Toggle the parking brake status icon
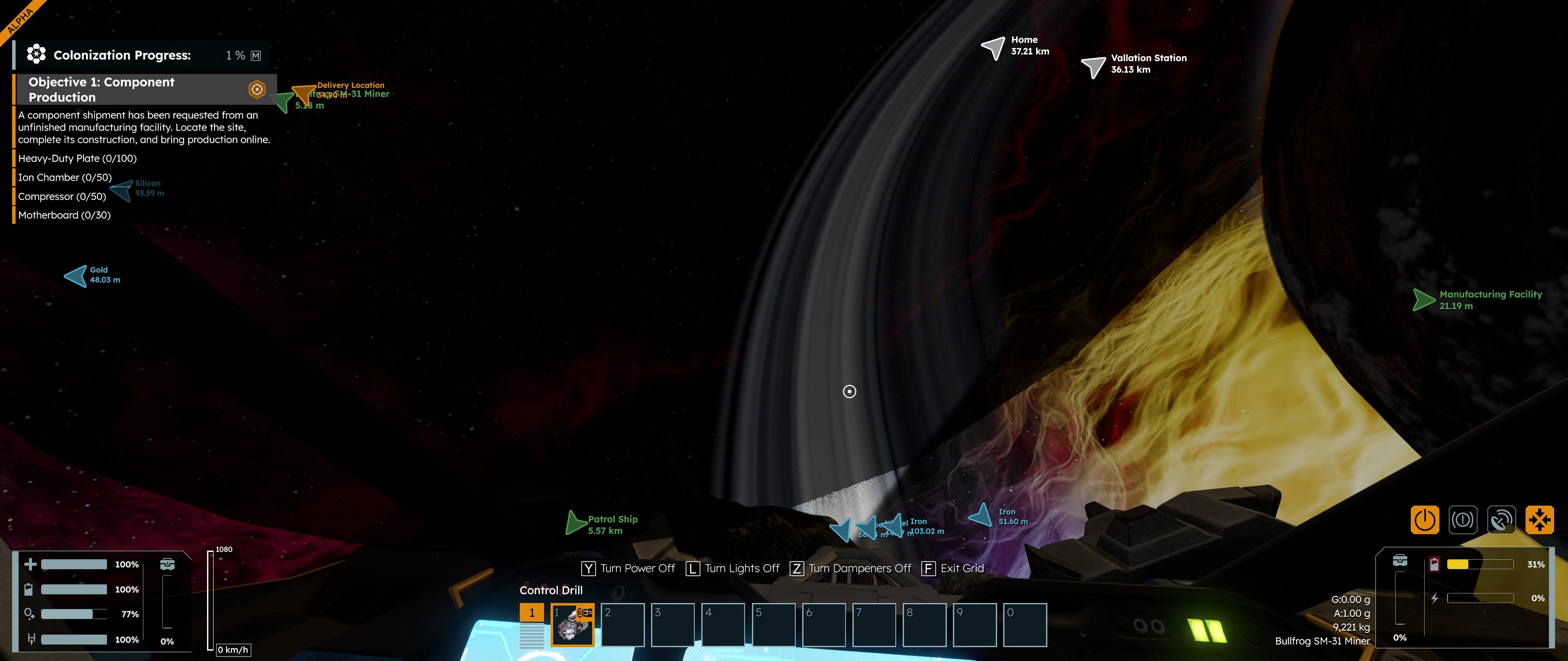Image resolution: width=1568 pixels, height=661 pixels. [1463, 520]
